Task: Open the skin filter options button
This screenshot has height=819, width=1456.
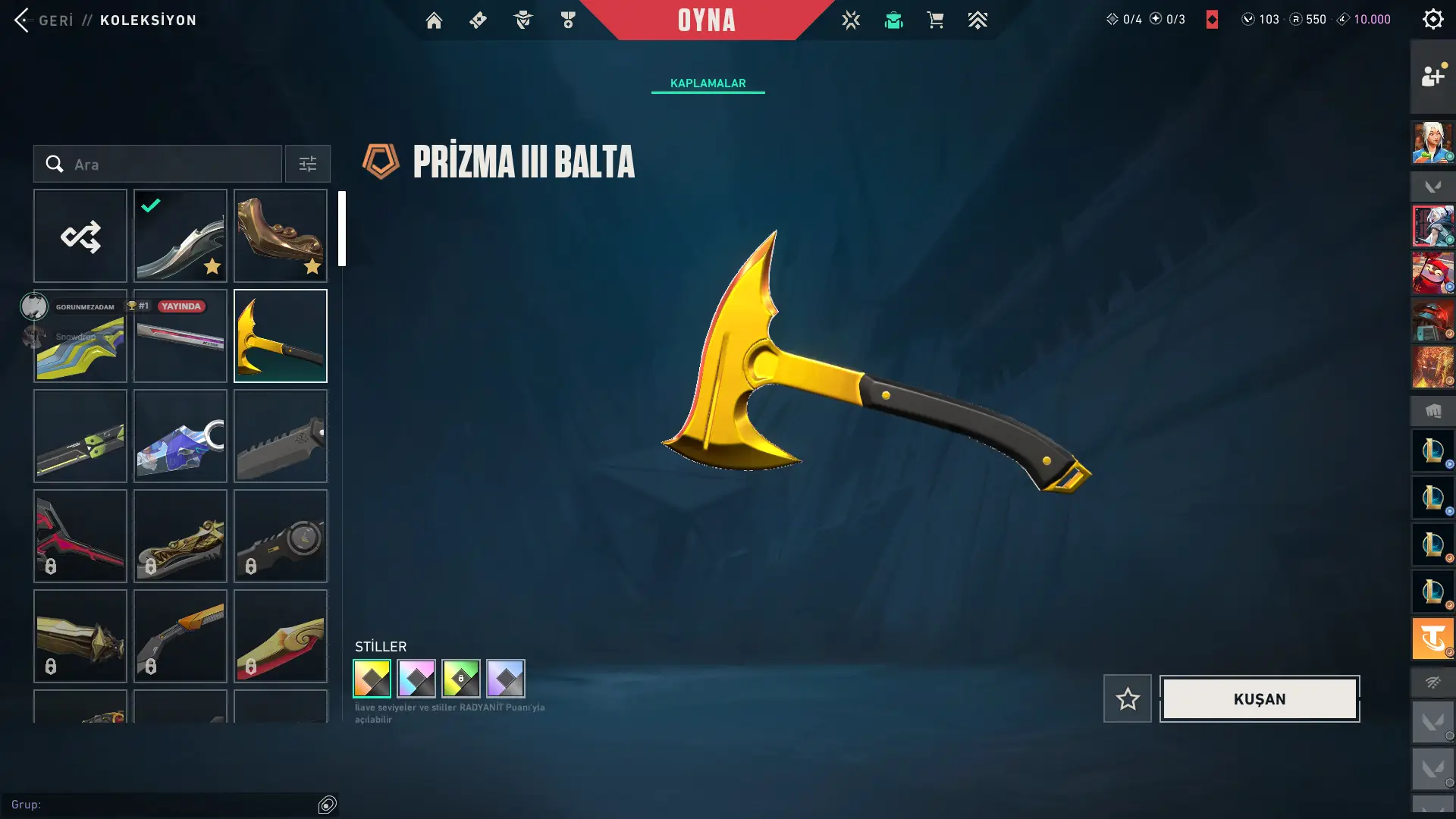Action: [307, 164]
